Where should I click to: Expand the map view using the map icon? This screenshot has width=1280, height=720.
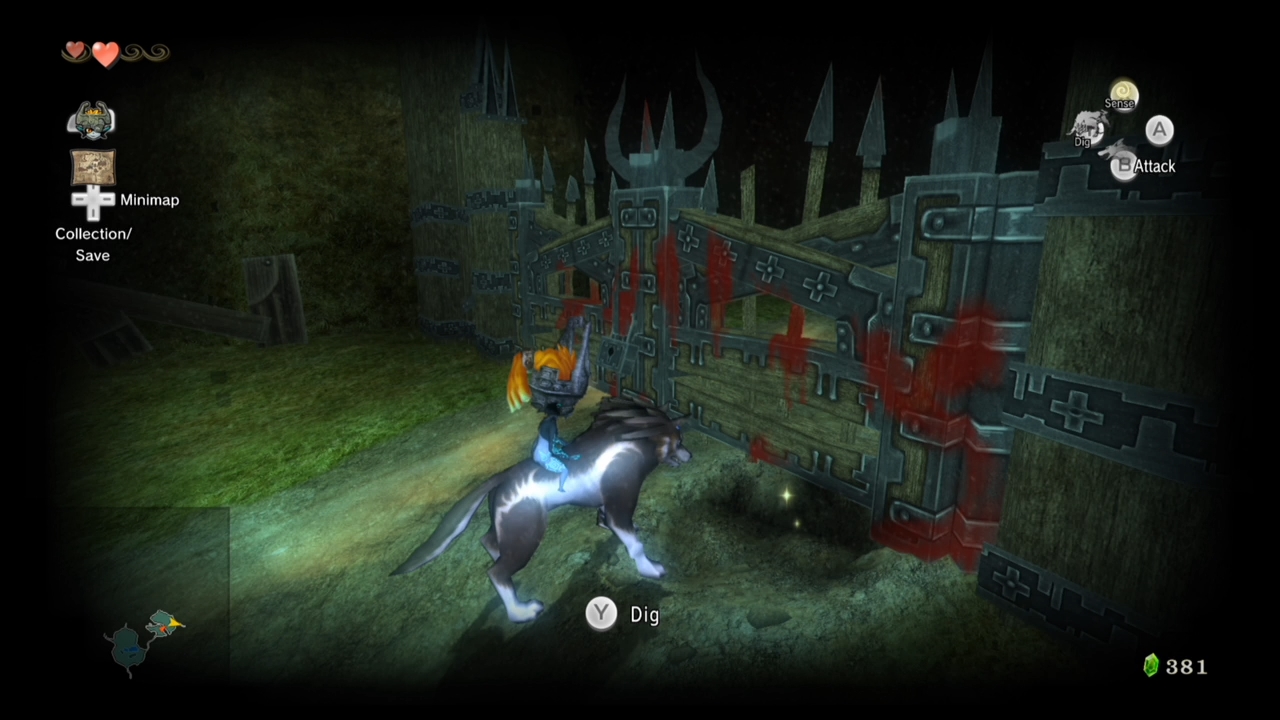pos(92,166)
